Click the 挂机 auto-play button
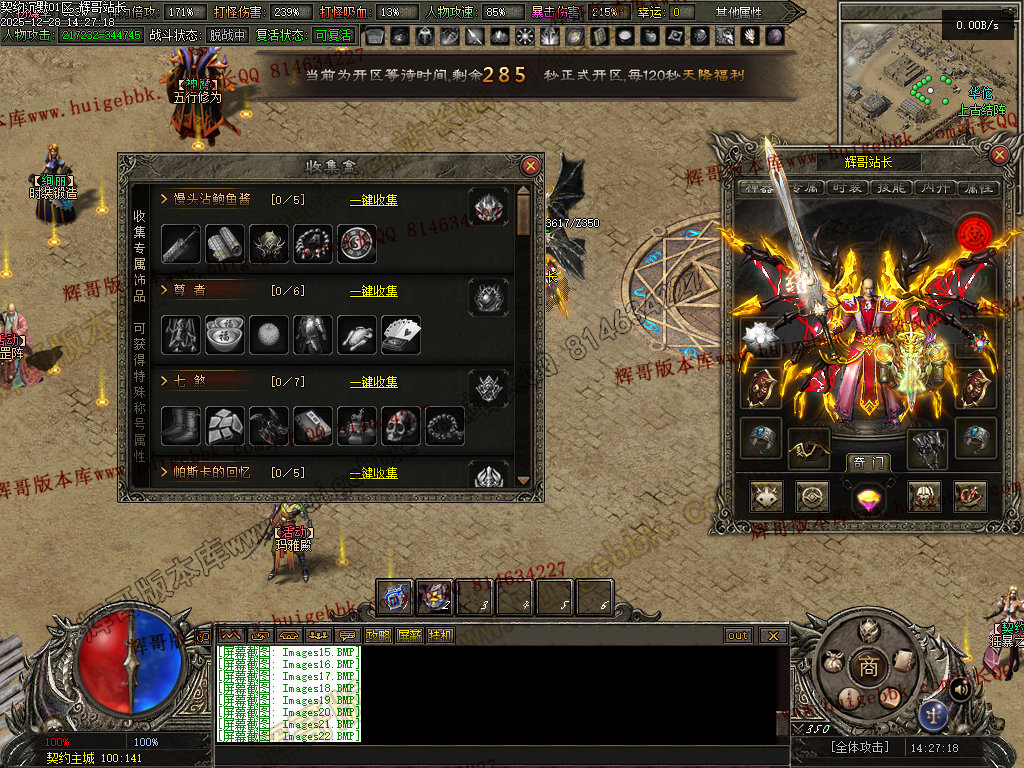The width and height of the screenshot is (1024, 768). [x=440, y=635]
